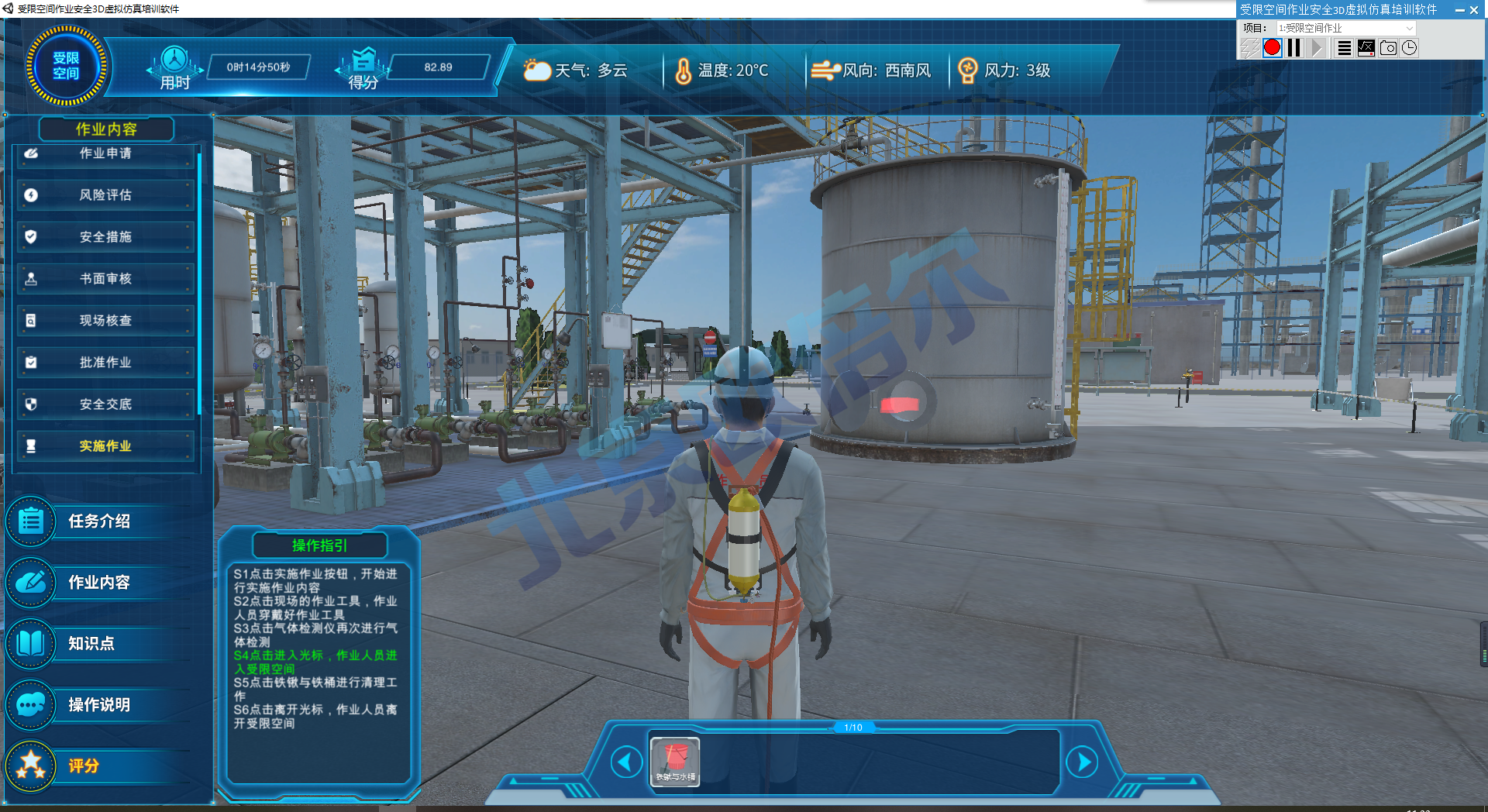Open the 任务介绍 panel
1488x812 pixels.
(x=98, y=521)
